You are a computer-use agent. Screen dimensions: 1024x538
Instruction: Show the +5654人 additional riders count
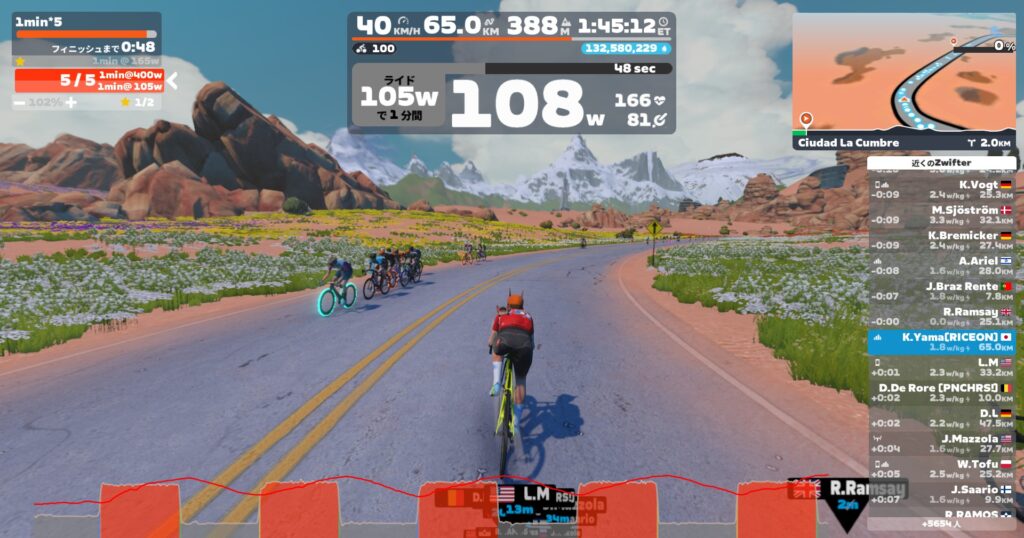942,523
